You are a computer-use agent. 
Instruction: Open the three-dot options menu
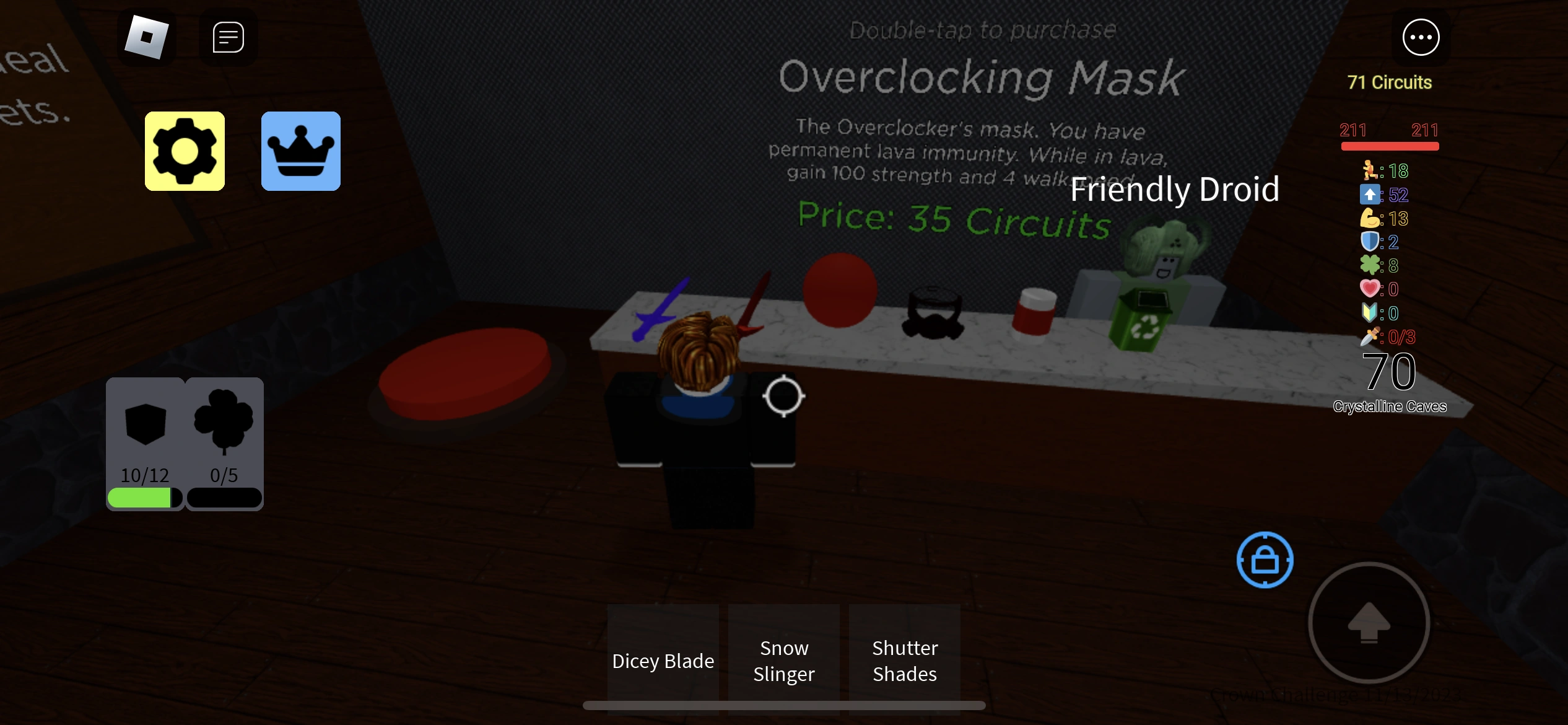(x=1420, y=37)
